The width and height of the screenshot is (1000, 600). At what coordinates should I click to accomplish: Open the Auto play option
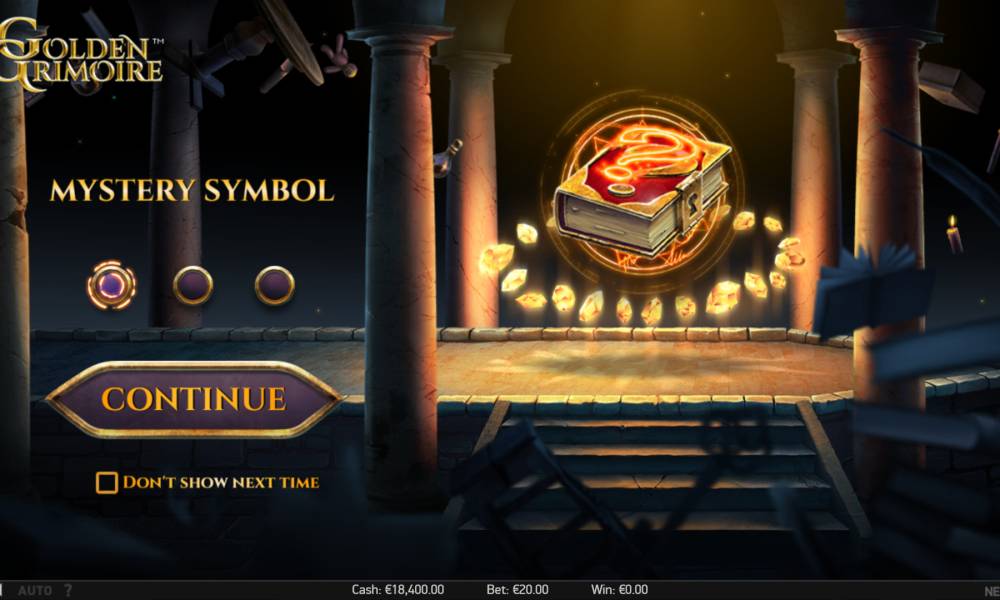pos(35,590)
